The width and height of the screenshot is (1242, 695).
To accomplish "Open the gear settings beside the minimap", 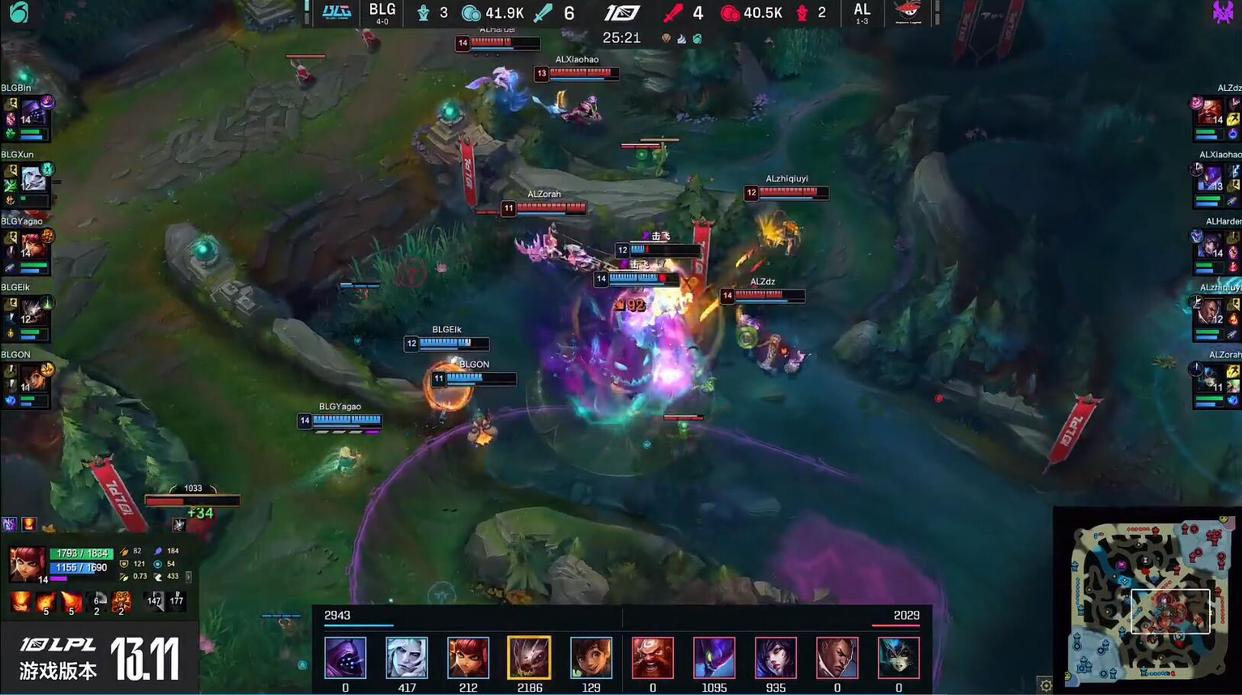I will (x=1045, y=685).
